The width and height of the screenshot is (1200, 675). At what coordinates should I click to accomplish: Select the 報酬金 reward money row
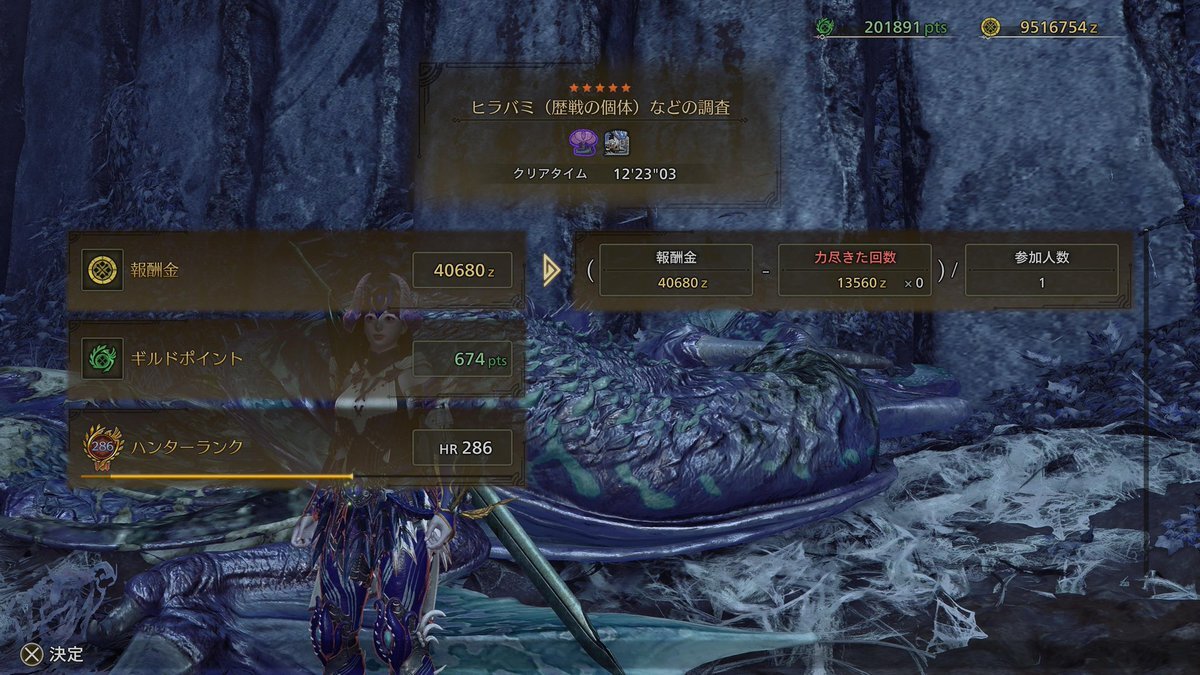296,270
